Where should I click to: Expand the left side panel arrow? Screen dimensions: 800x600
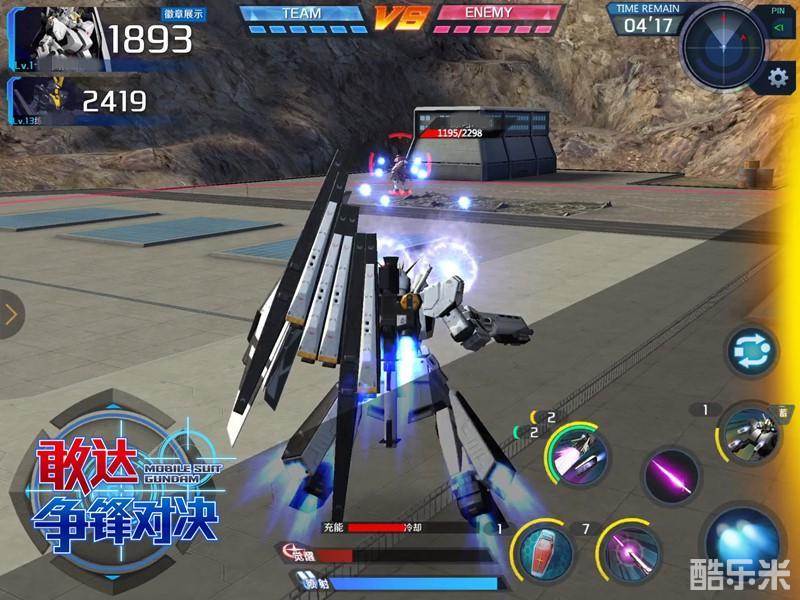pyautogui.click(x=11, y=315)
